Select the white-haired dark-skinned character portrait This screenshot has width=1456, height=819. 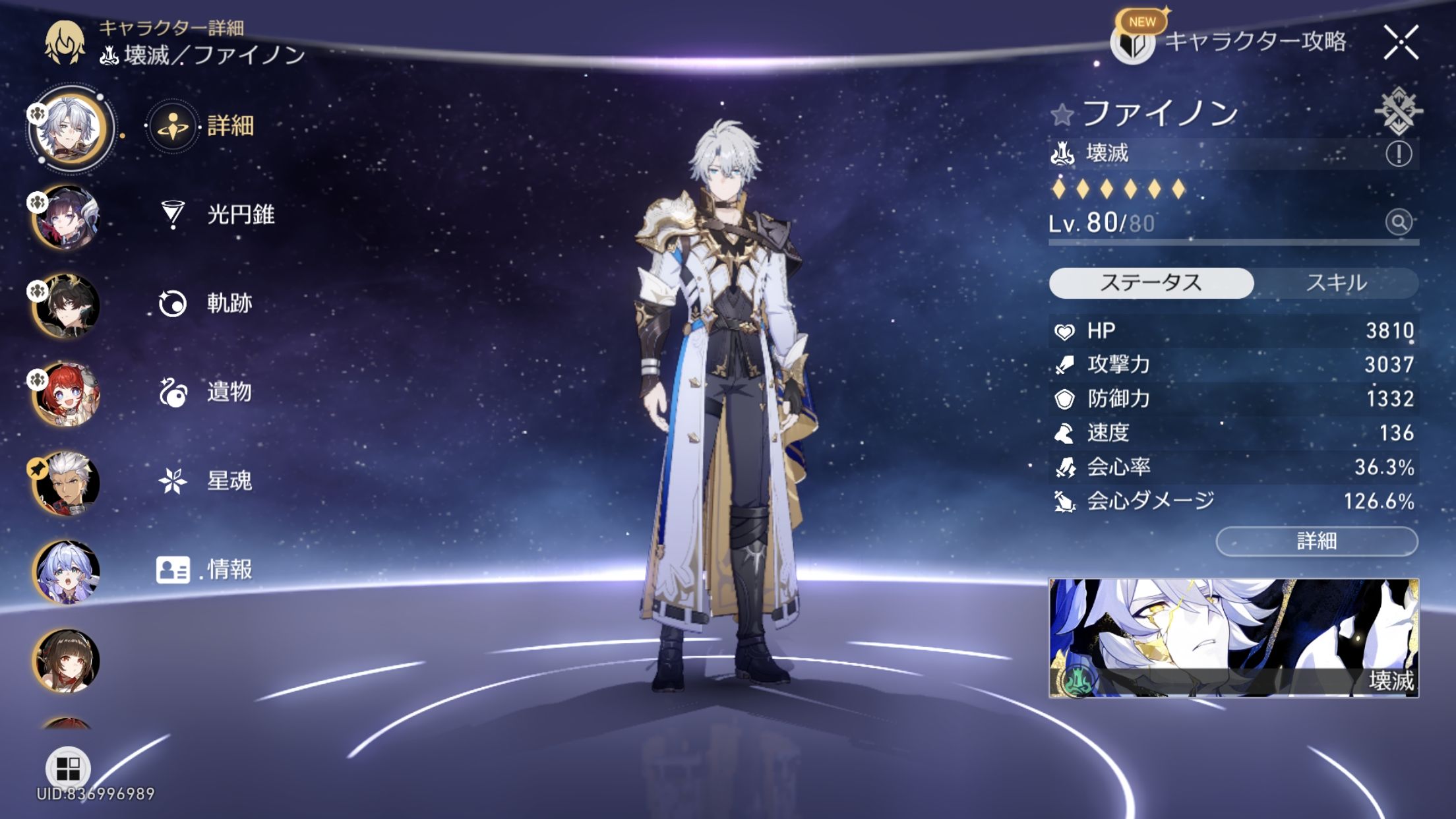pyautogui.click(x=67, y=483)
